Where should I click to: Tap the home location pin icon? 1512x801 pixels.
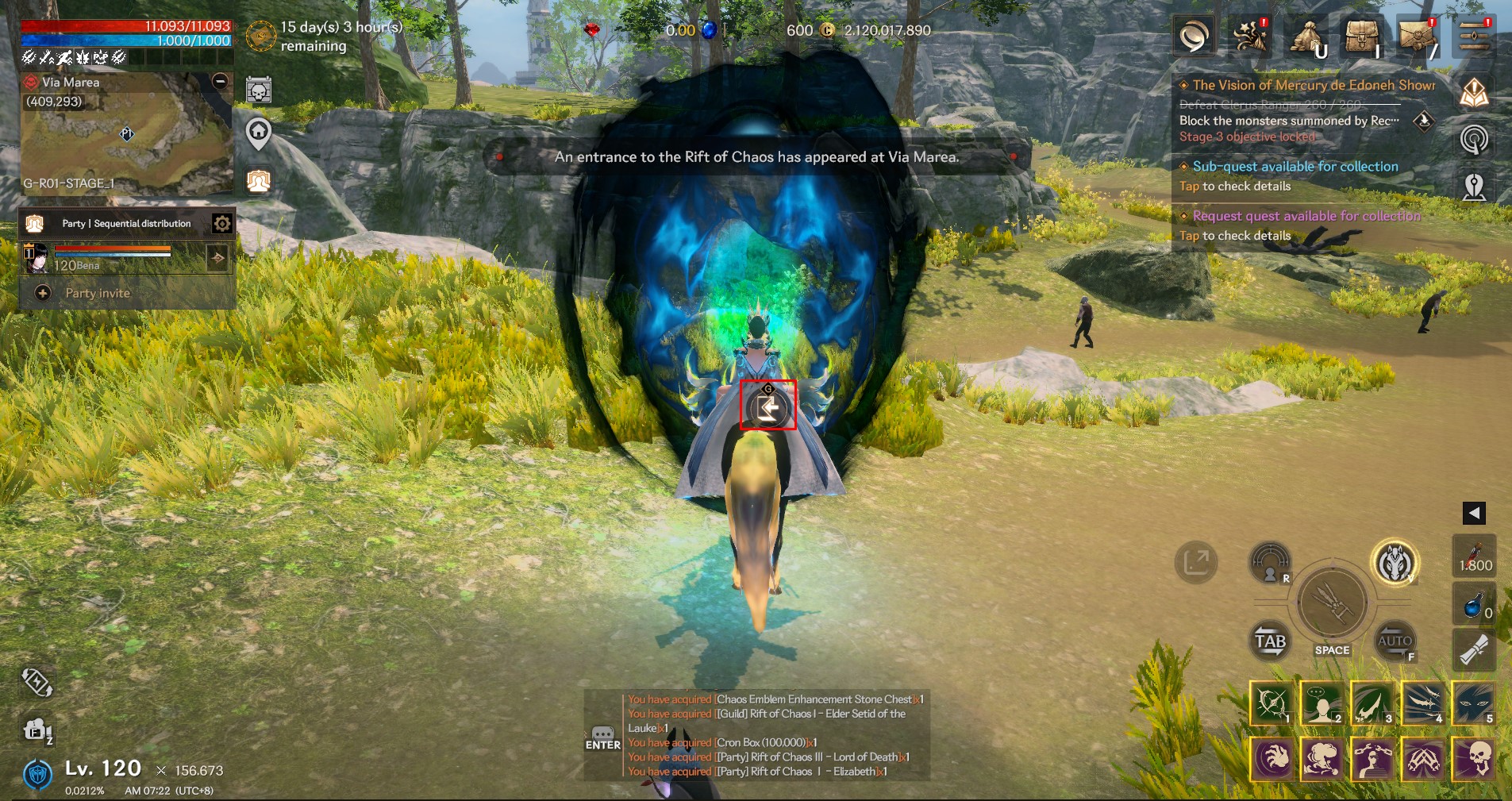[x=259, y=133]
